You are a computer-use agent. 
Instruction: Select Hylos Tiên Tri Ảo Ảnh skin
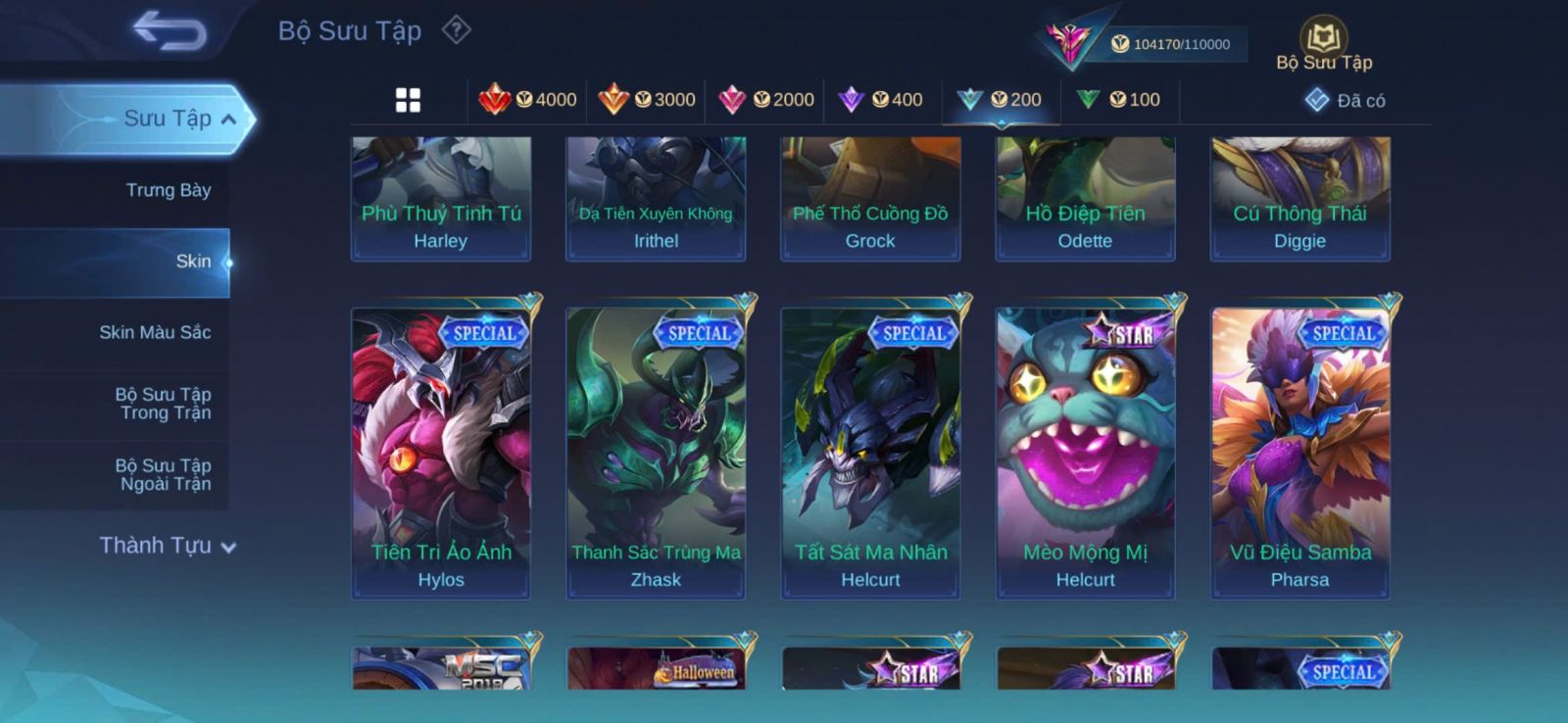tap(441, 453)
